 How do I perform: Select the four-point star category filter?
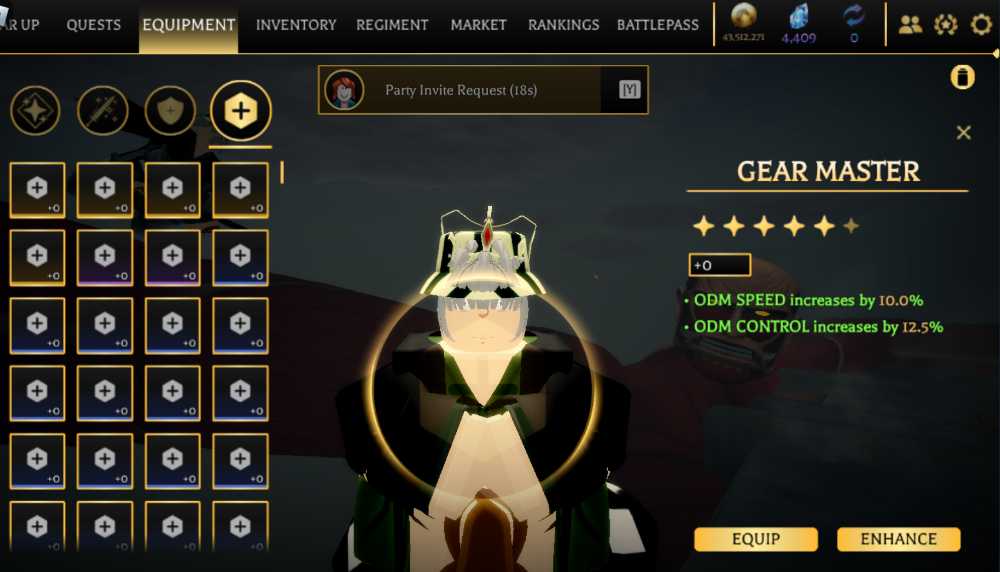coord(35,111)
